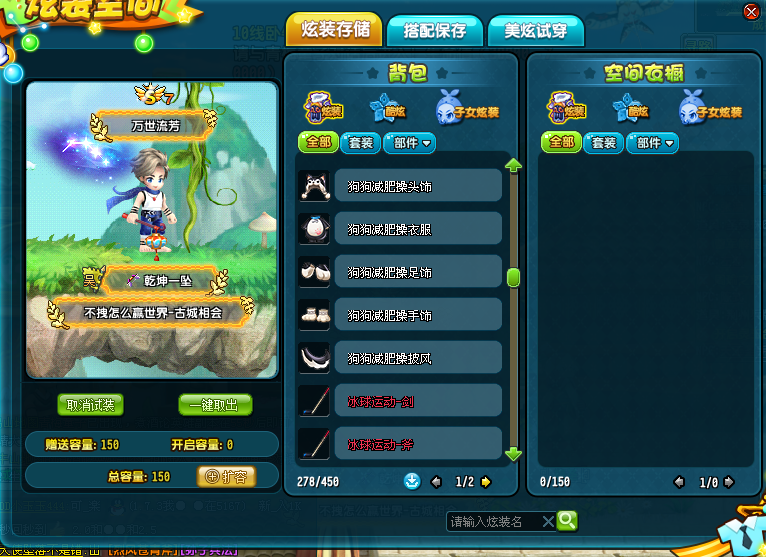Click the 请输入炫装名 search field
Image resolution: width=766 pixels, height=557 pixels.
(494, 521)
